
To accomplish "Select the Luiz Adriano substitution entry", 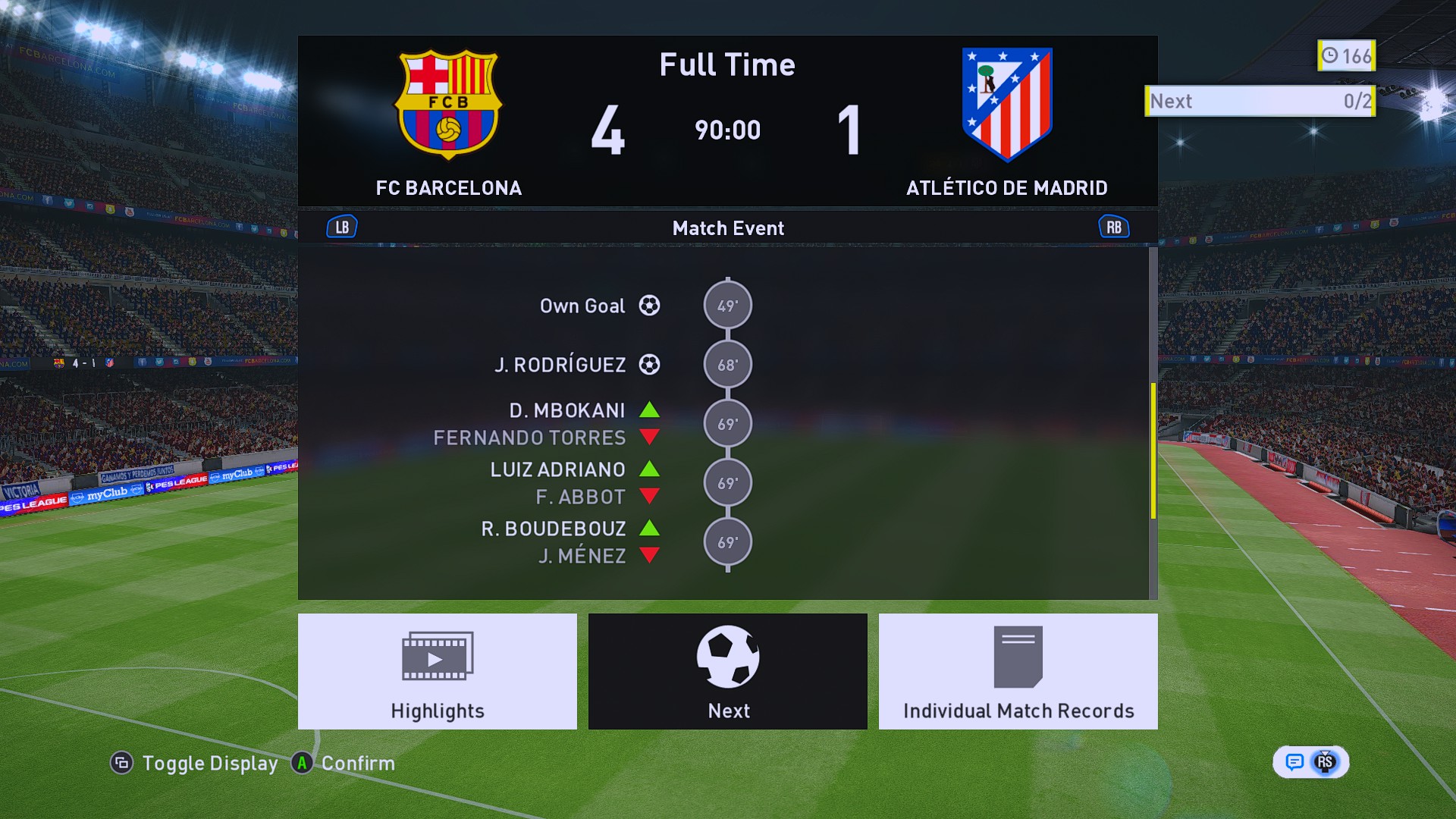I will (558, 470).
